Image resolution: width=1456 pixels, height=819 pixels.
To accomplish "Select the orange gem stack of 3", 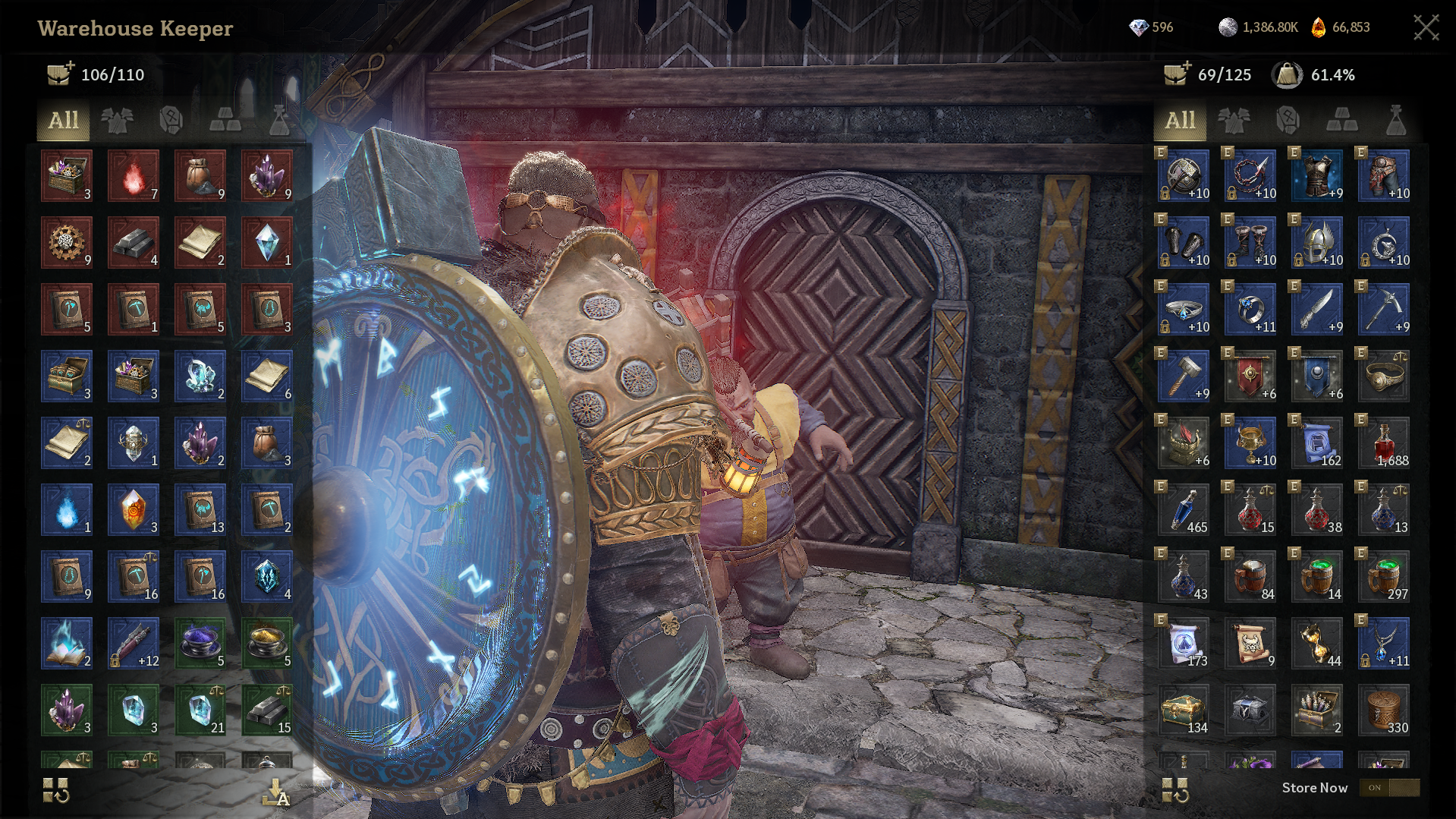I will [x=134, y=510].
